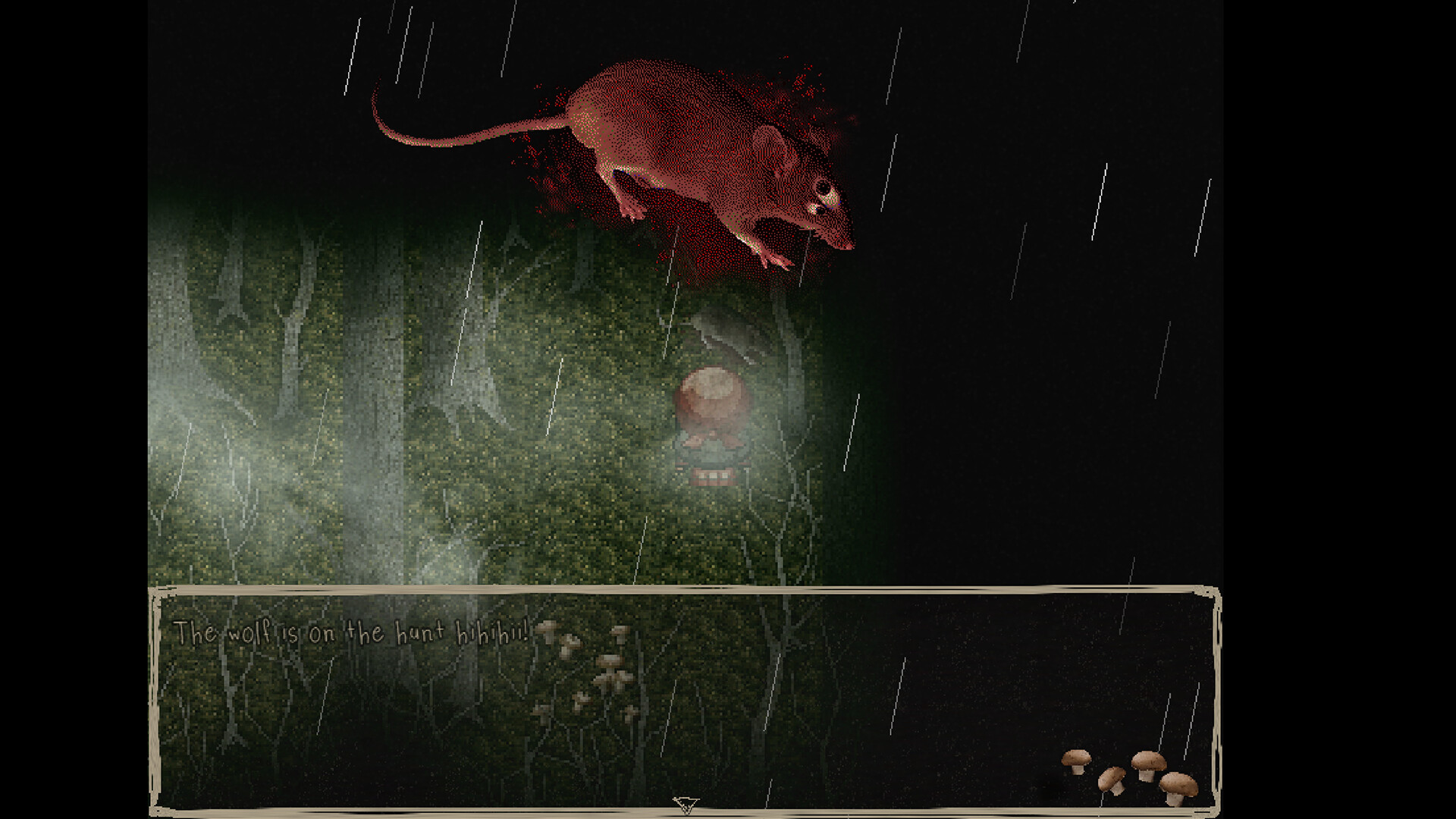Image resolution: width=1456 pixels, height=819 pixels.
Task: Click the tallest mushroom in the bottom-right group
Action: (1148, 766)
